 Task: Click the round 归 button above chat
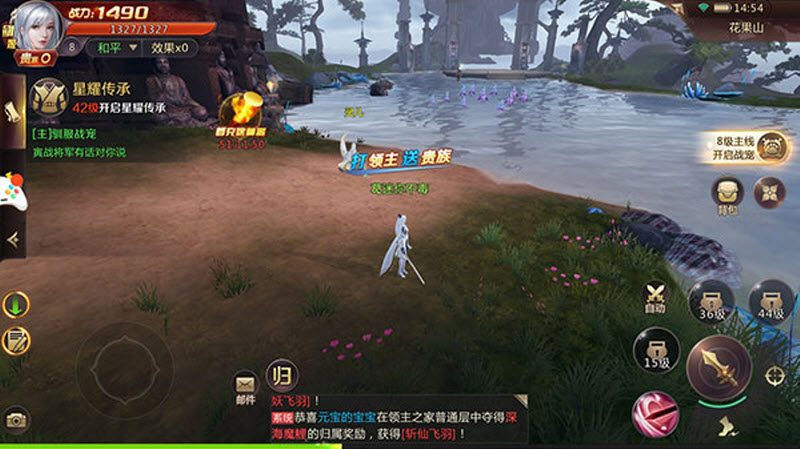click(x=281, y=377)
